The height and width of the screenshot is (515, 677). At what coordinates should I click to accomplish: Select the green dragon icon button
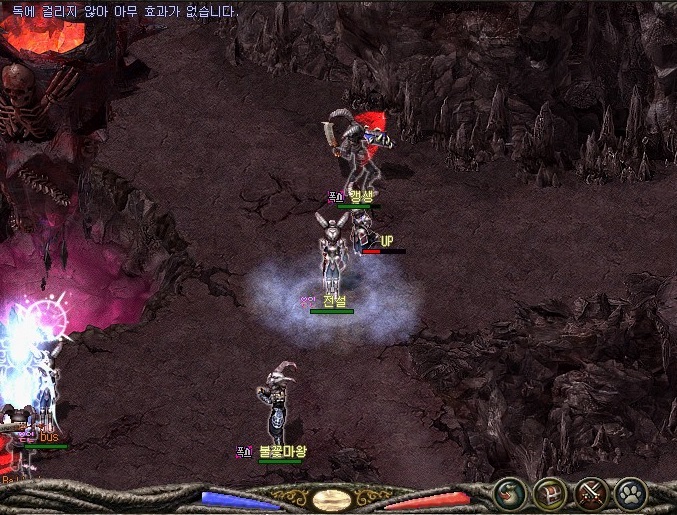509,494
